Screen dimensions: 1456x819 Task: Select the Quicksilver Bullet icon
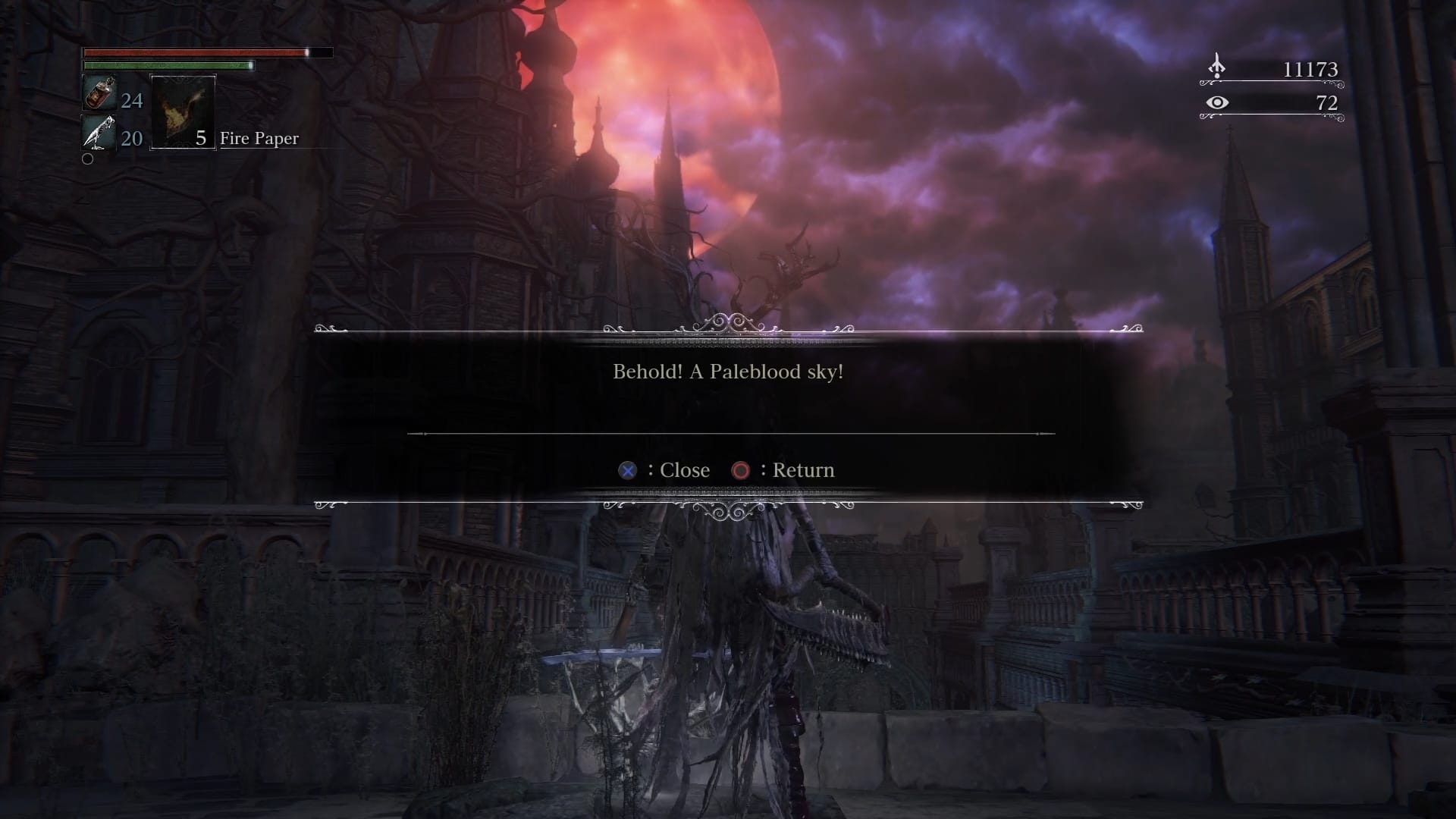(99, 134)
